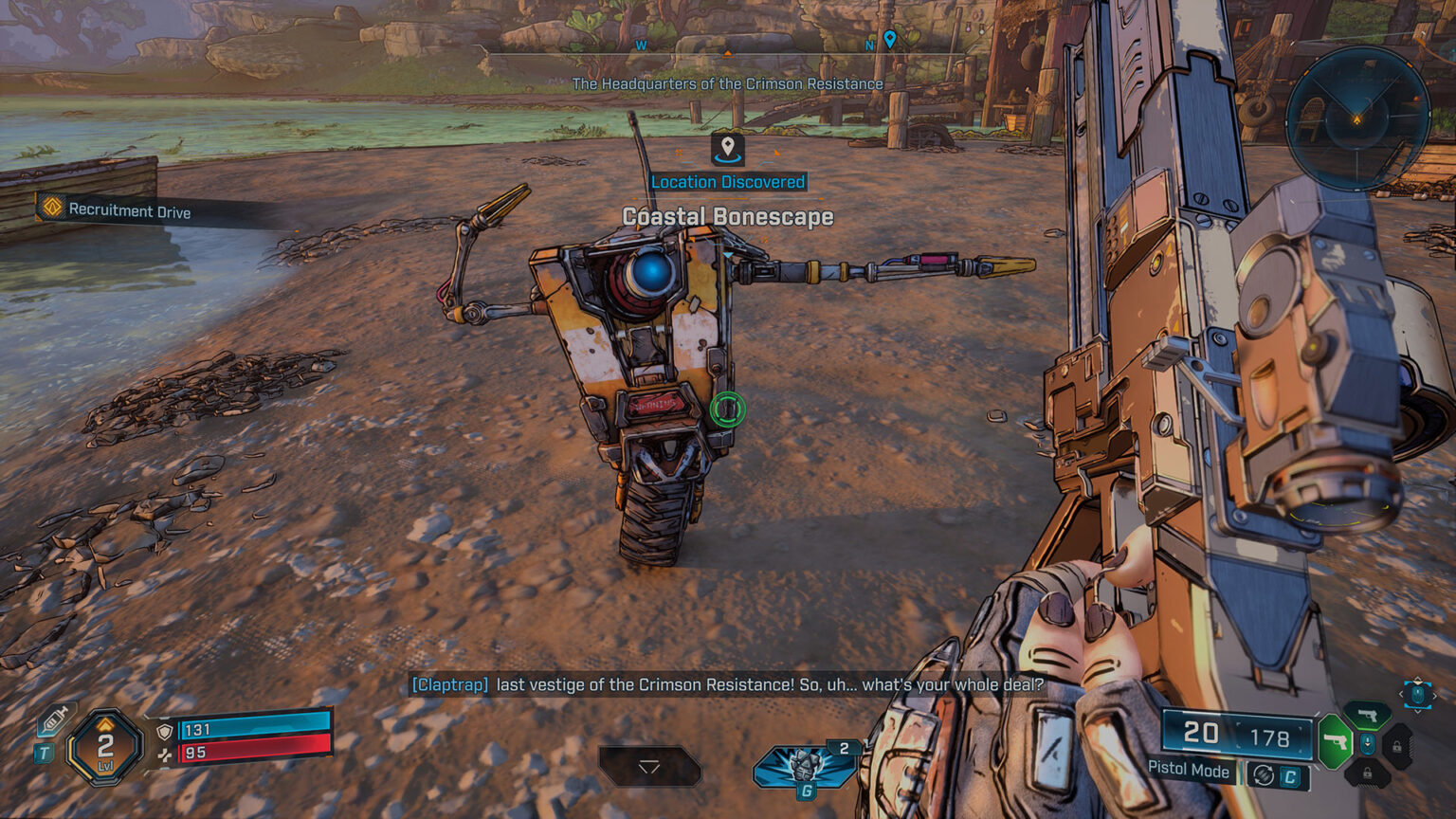The height and width of the screenshot is (819, 1456).
Task: Click the lower locked weapon slot
Action: [x=1368, y=774]
